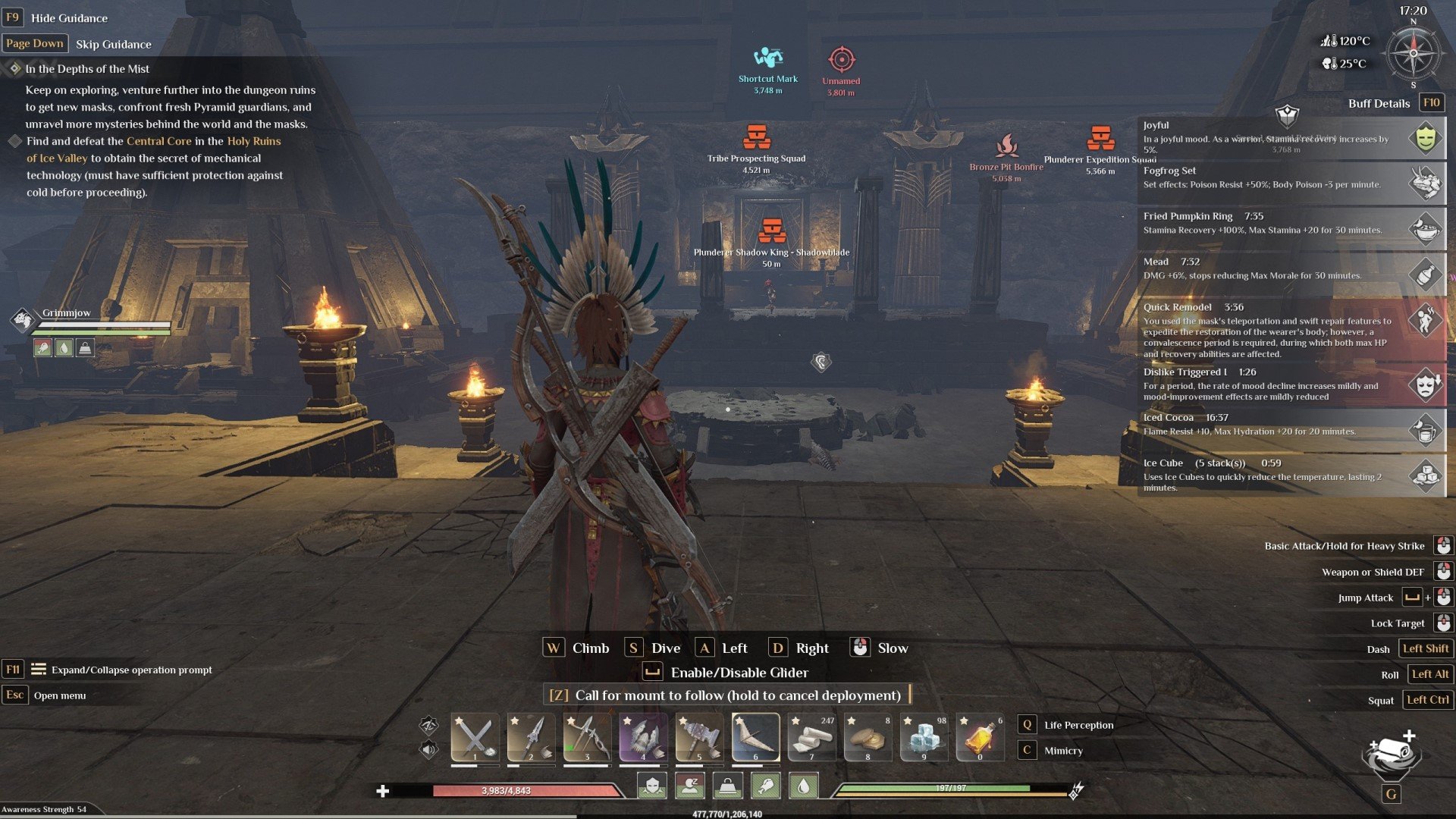Screen dimensions: 1456x819
Task: Use the bandage rolls in the hotbar
Action: [x=811, y=737]
